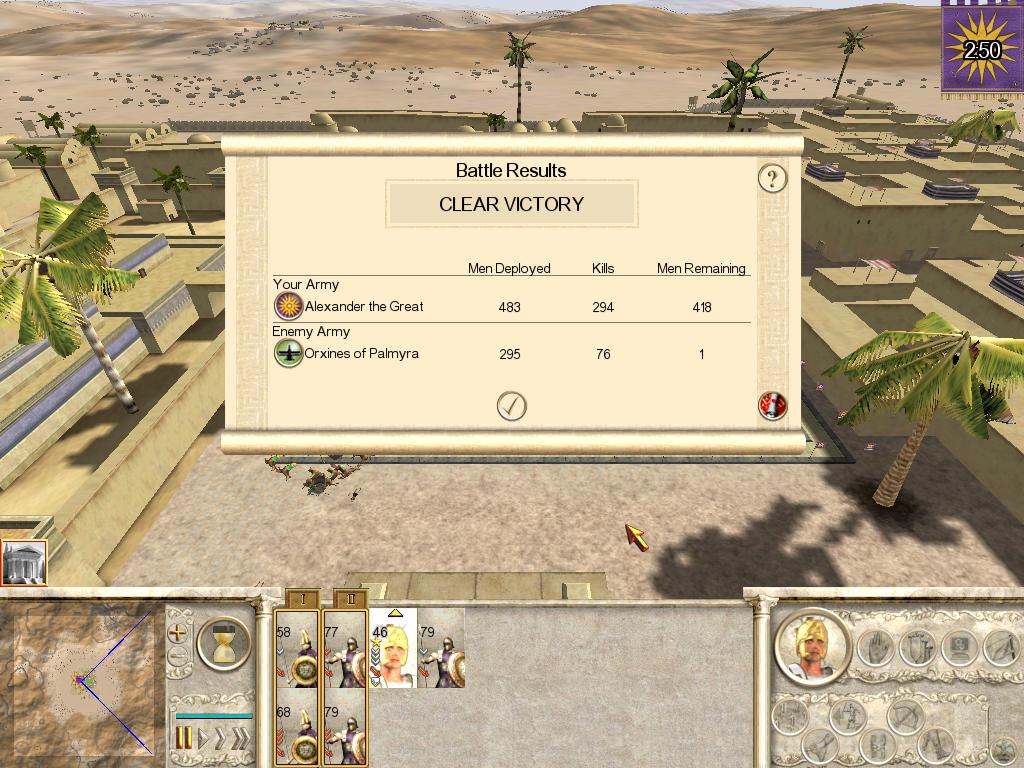Confirm battle results with the checkmark button
Viewport: 1024px width, 768px height.
click(x=512, y=406)
